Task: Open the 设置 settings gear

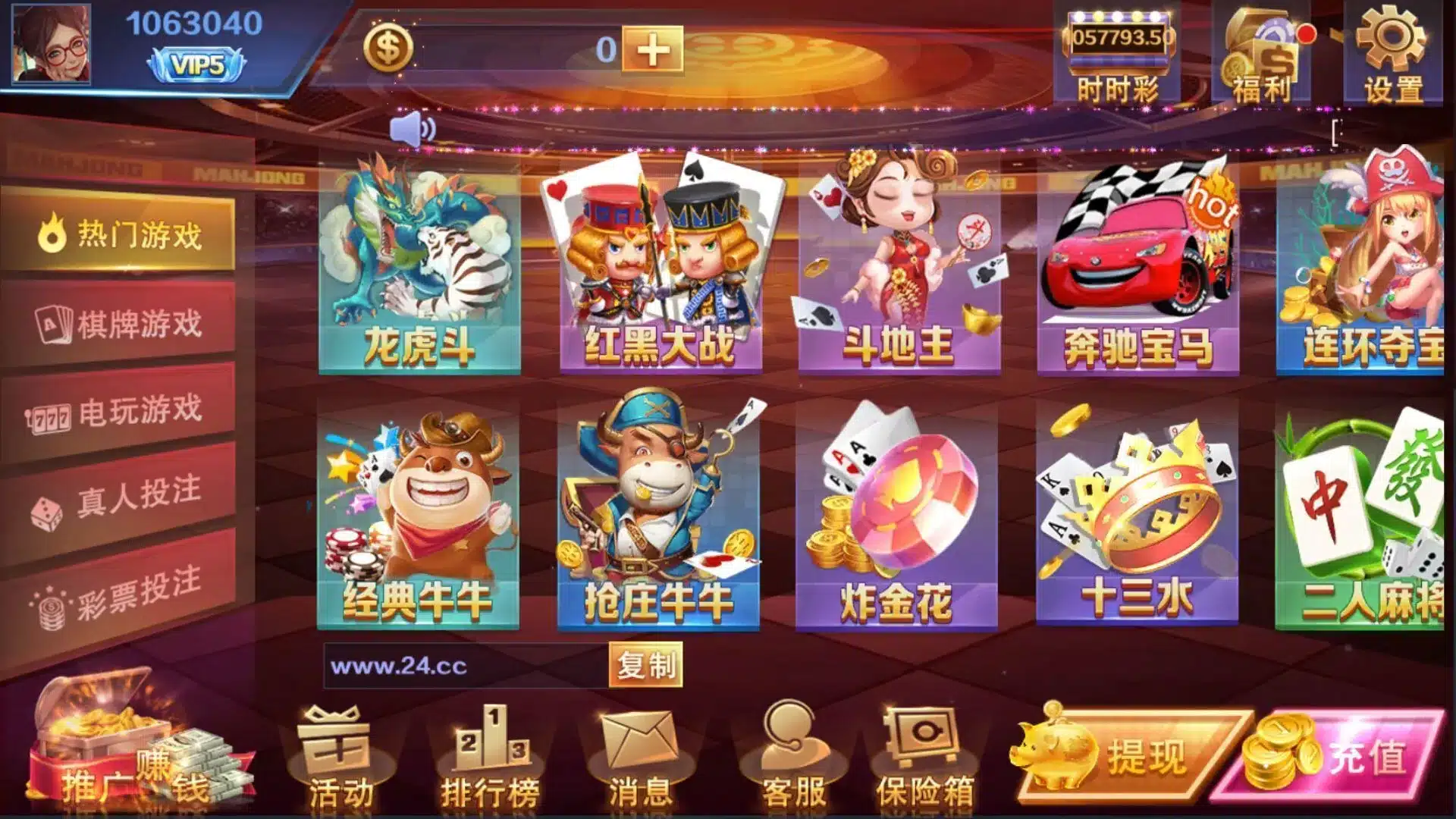Action: point(1392,53)
